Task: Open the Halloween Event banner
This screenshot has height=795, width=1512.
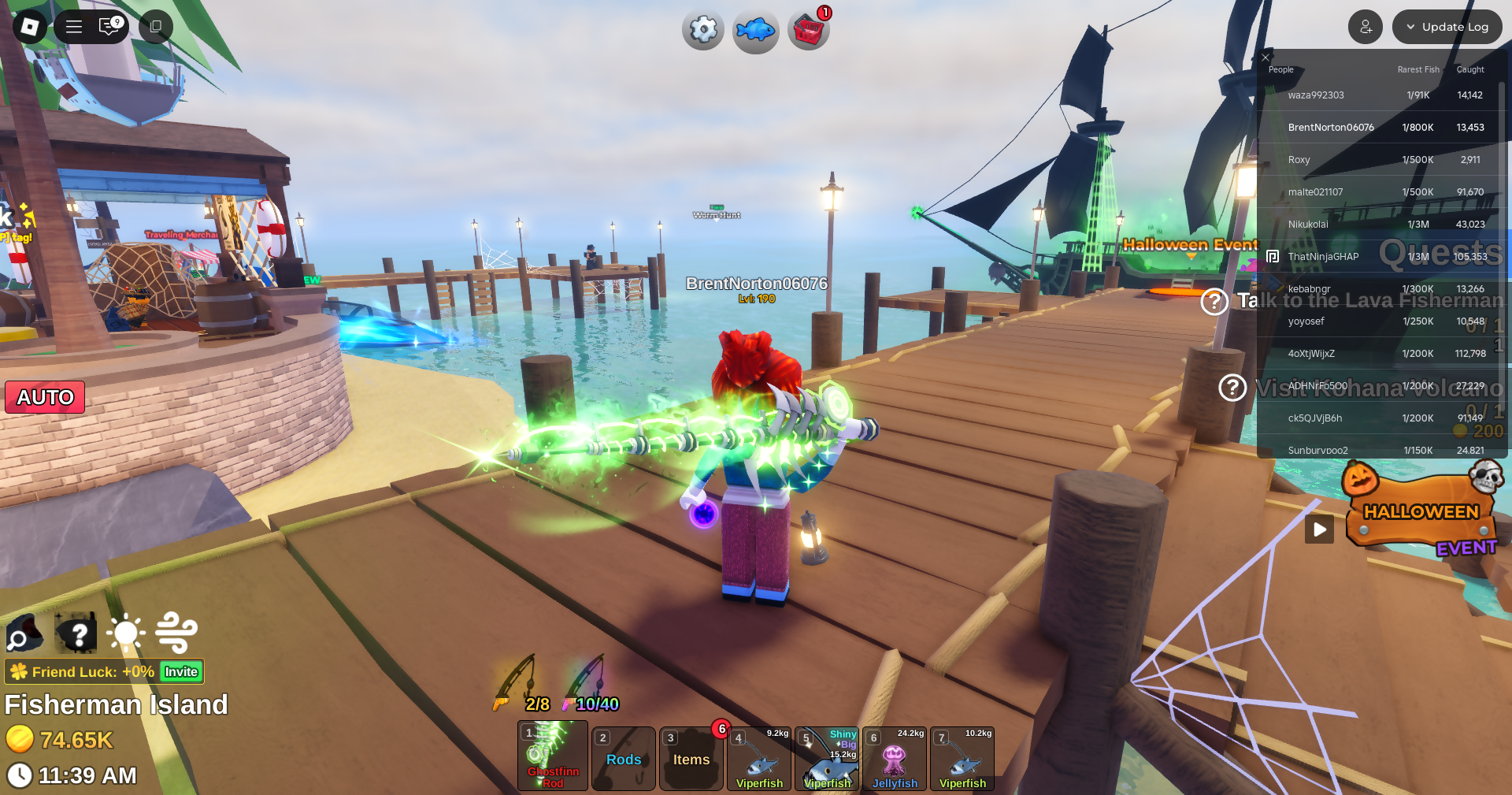Action: [1421, 512]
